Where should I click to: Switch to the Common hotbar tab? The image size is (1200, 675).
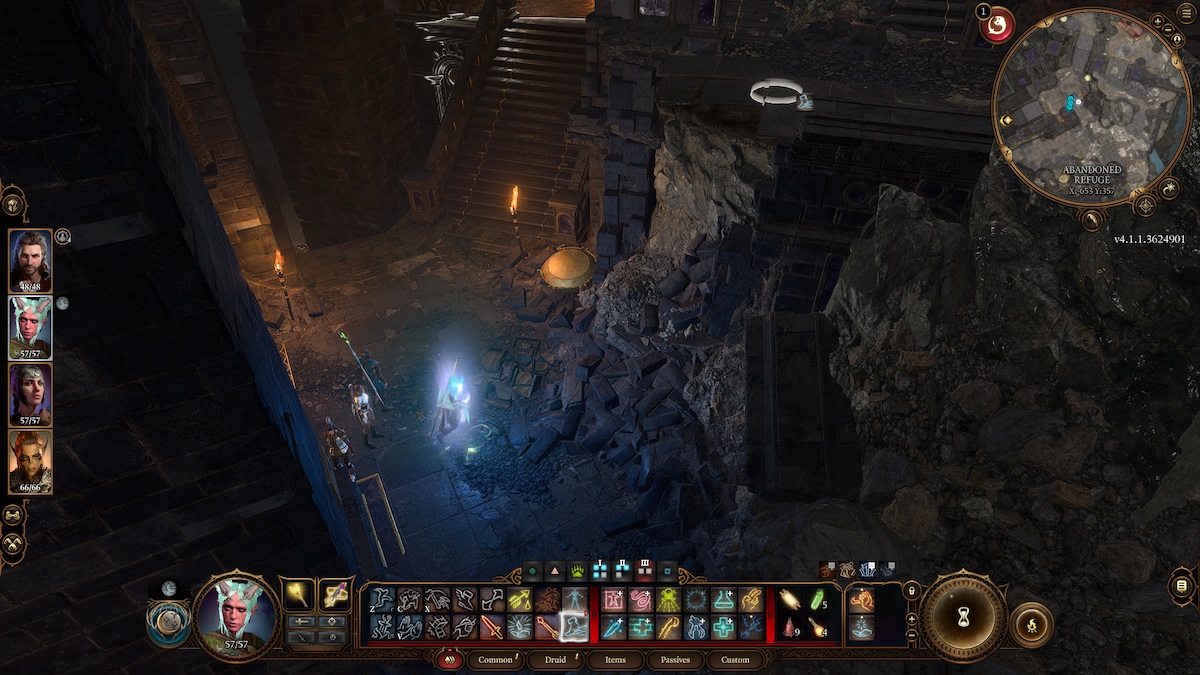496,660
